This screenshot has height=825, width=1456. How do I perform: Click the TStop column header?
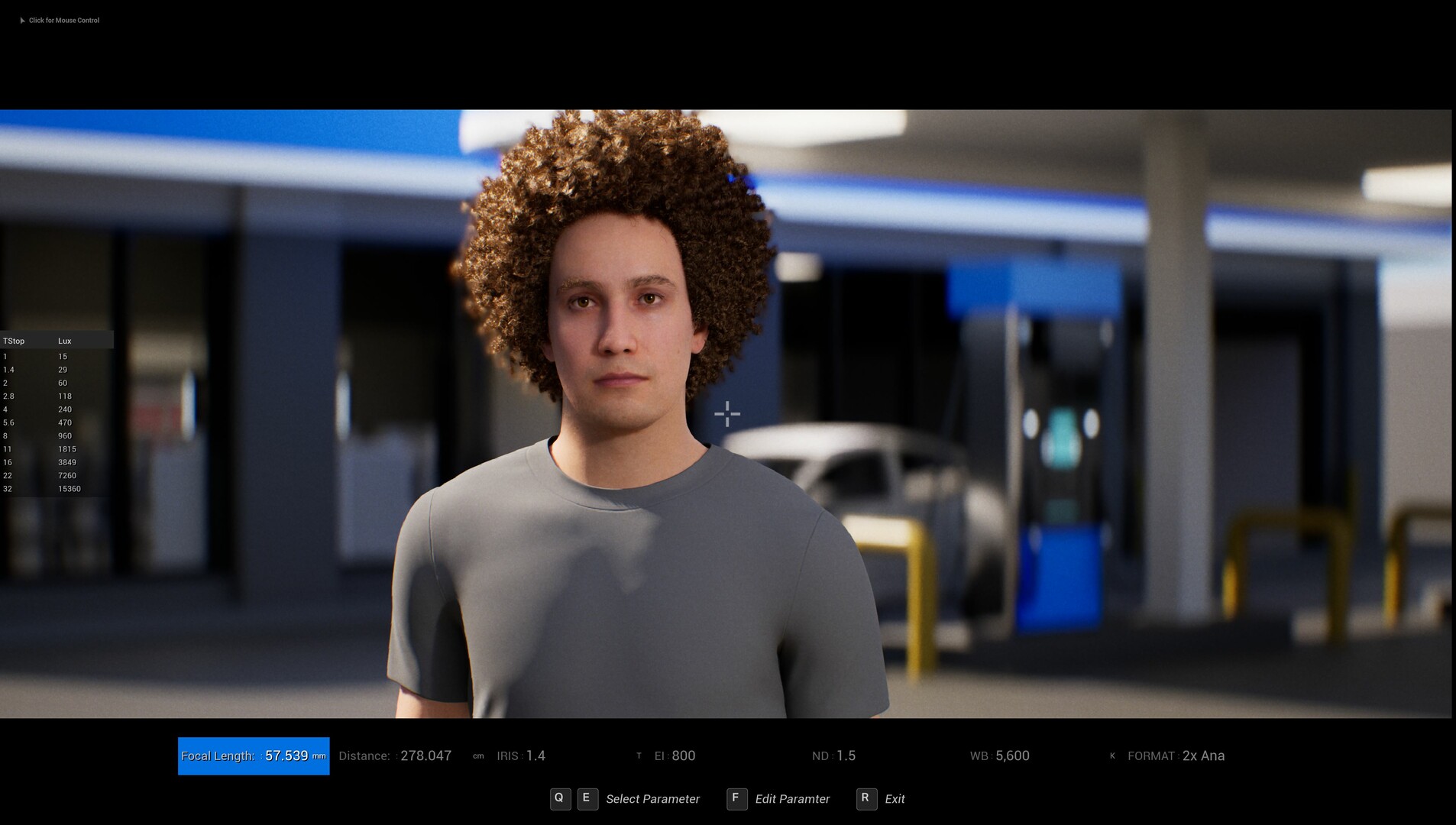14,341
